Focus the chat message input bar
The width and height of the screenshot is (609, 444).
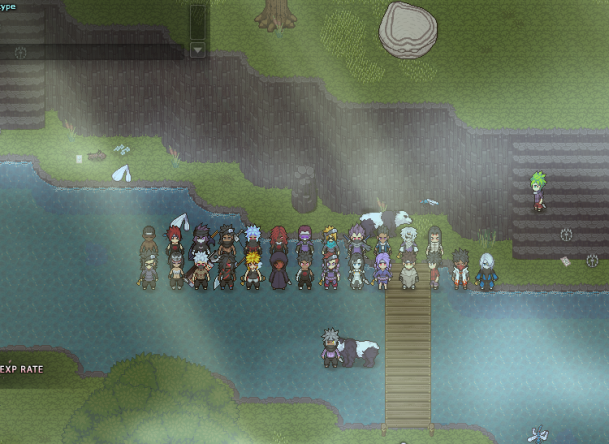(x=100, y=51)
